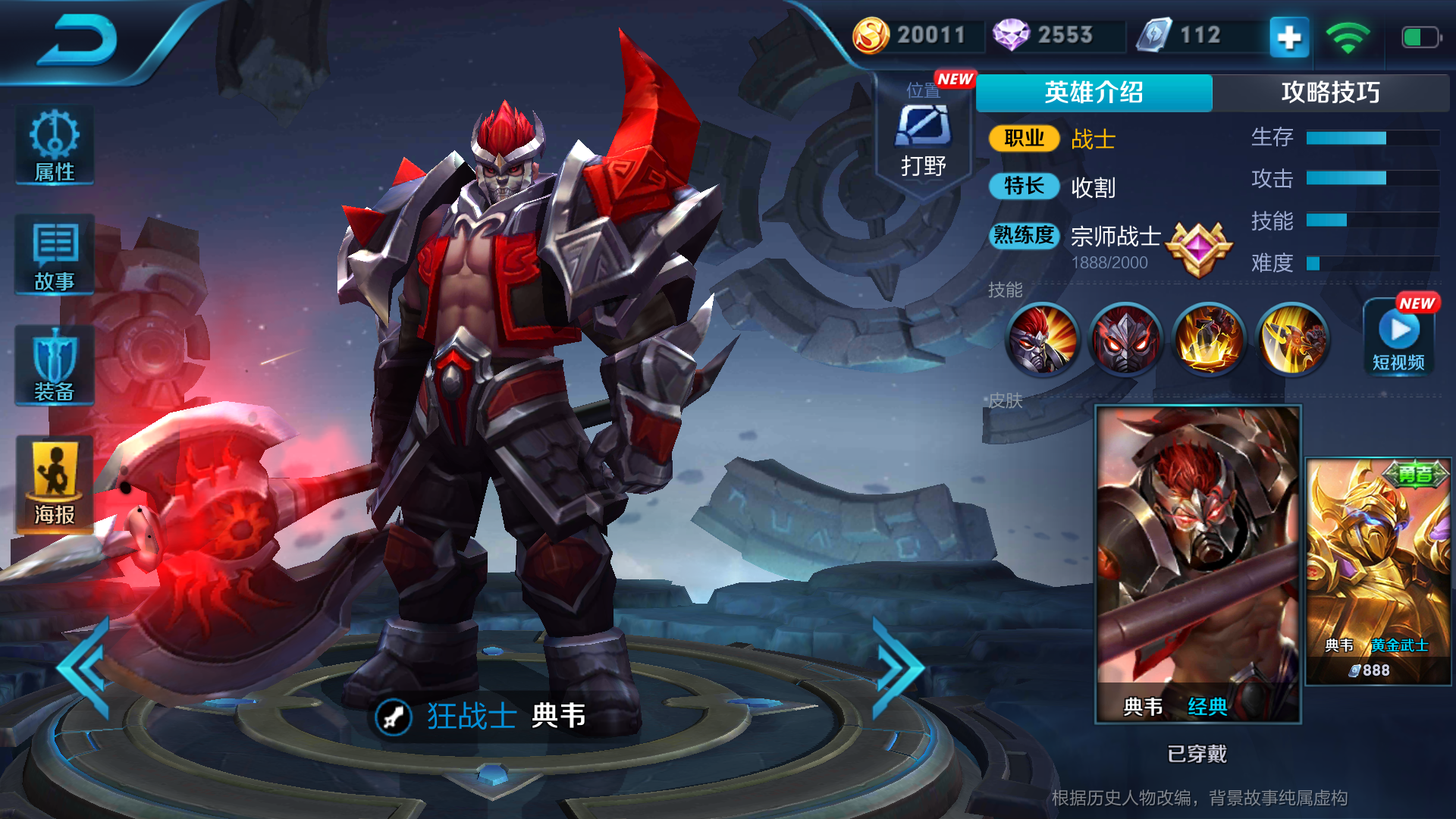Add currency with the blue plus button
The height and width of the screenshot is (819, 1456).
click(1289, 36)
